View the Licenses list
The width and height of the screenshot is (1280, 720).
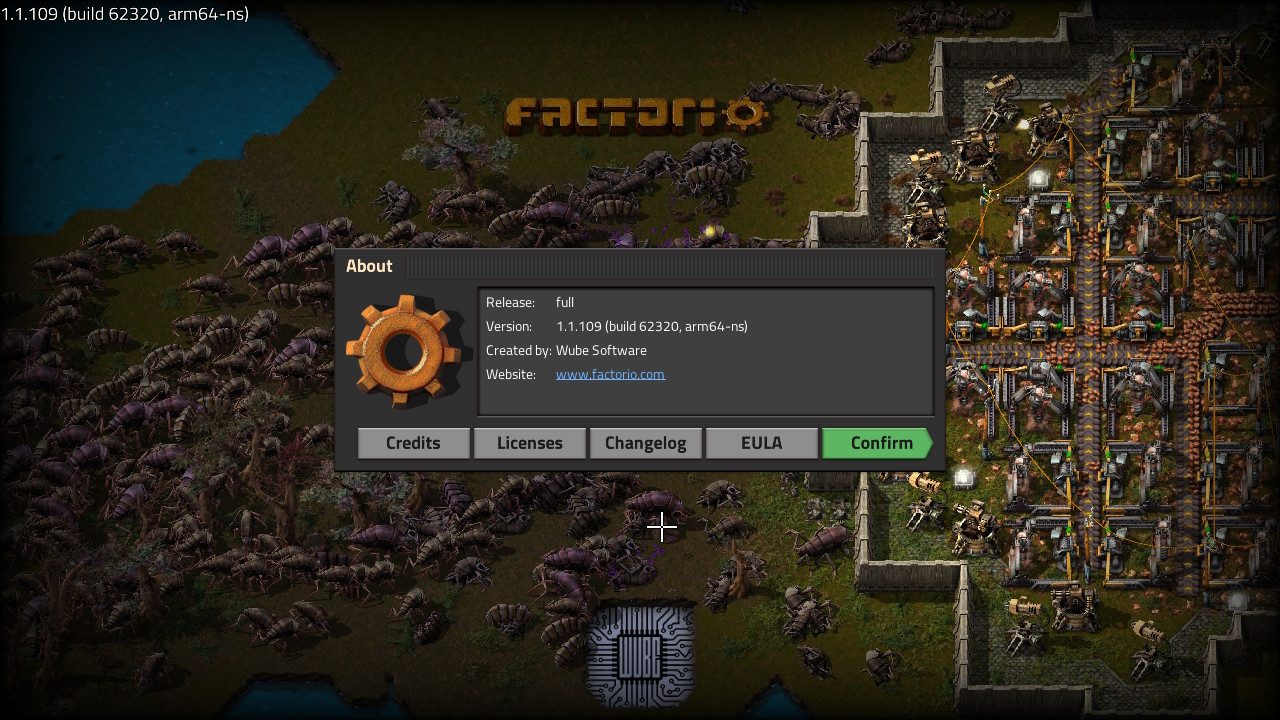tap(529, 443)
